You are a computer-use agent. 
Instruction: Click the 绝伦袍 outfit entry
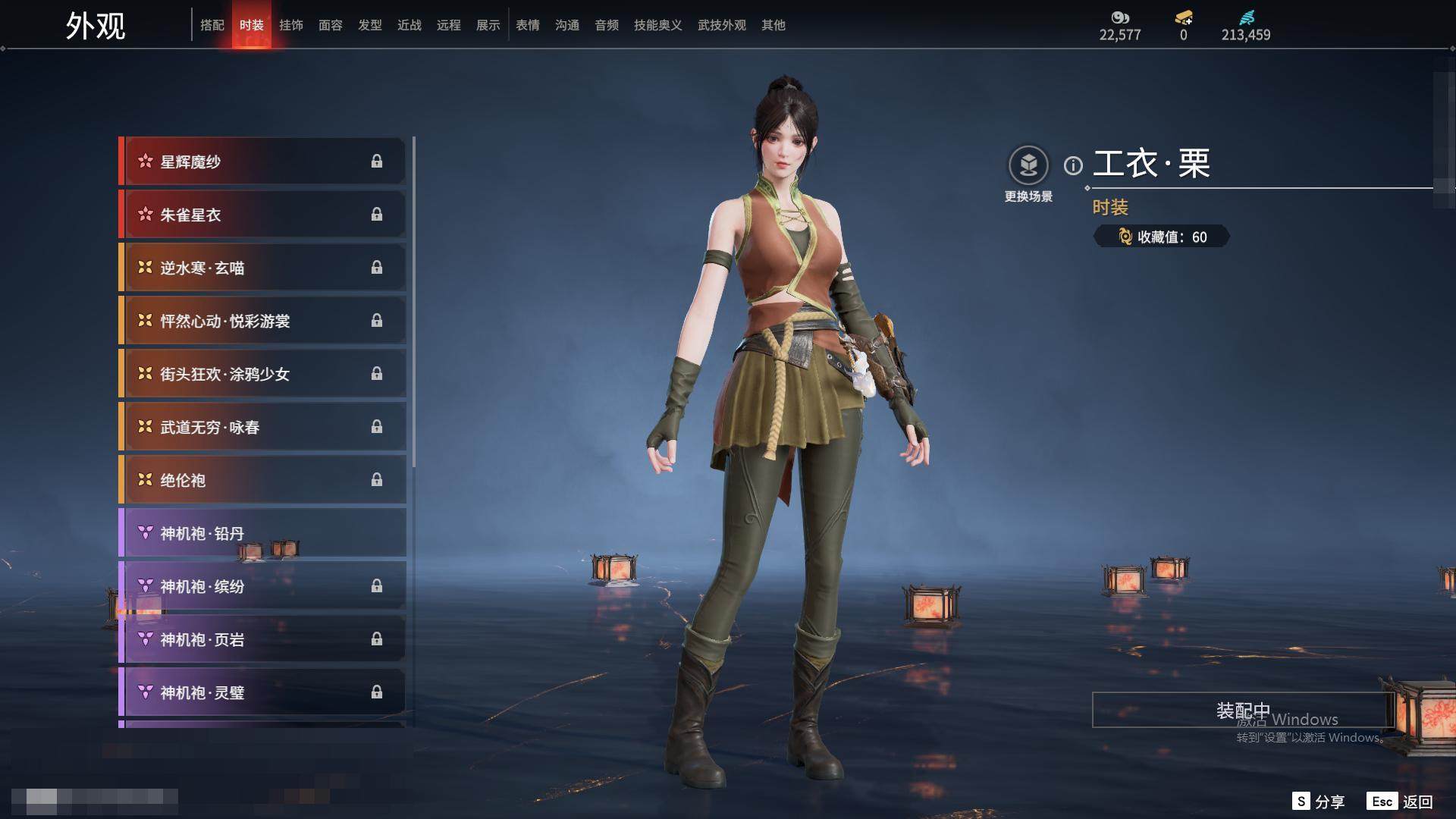(262, 480)
